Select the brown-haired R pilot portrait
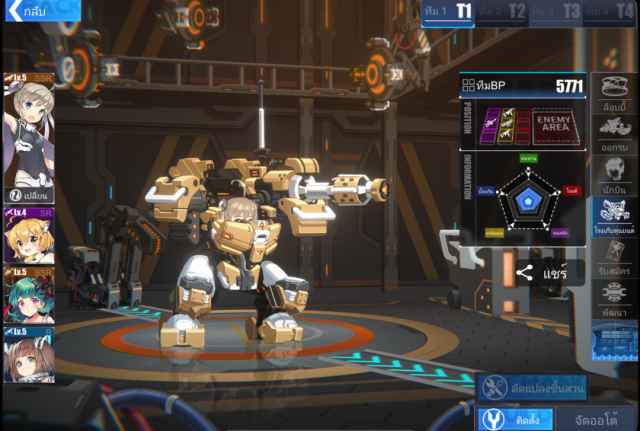The width and height of the screenshot is (640, 431). tap(28, 357)
